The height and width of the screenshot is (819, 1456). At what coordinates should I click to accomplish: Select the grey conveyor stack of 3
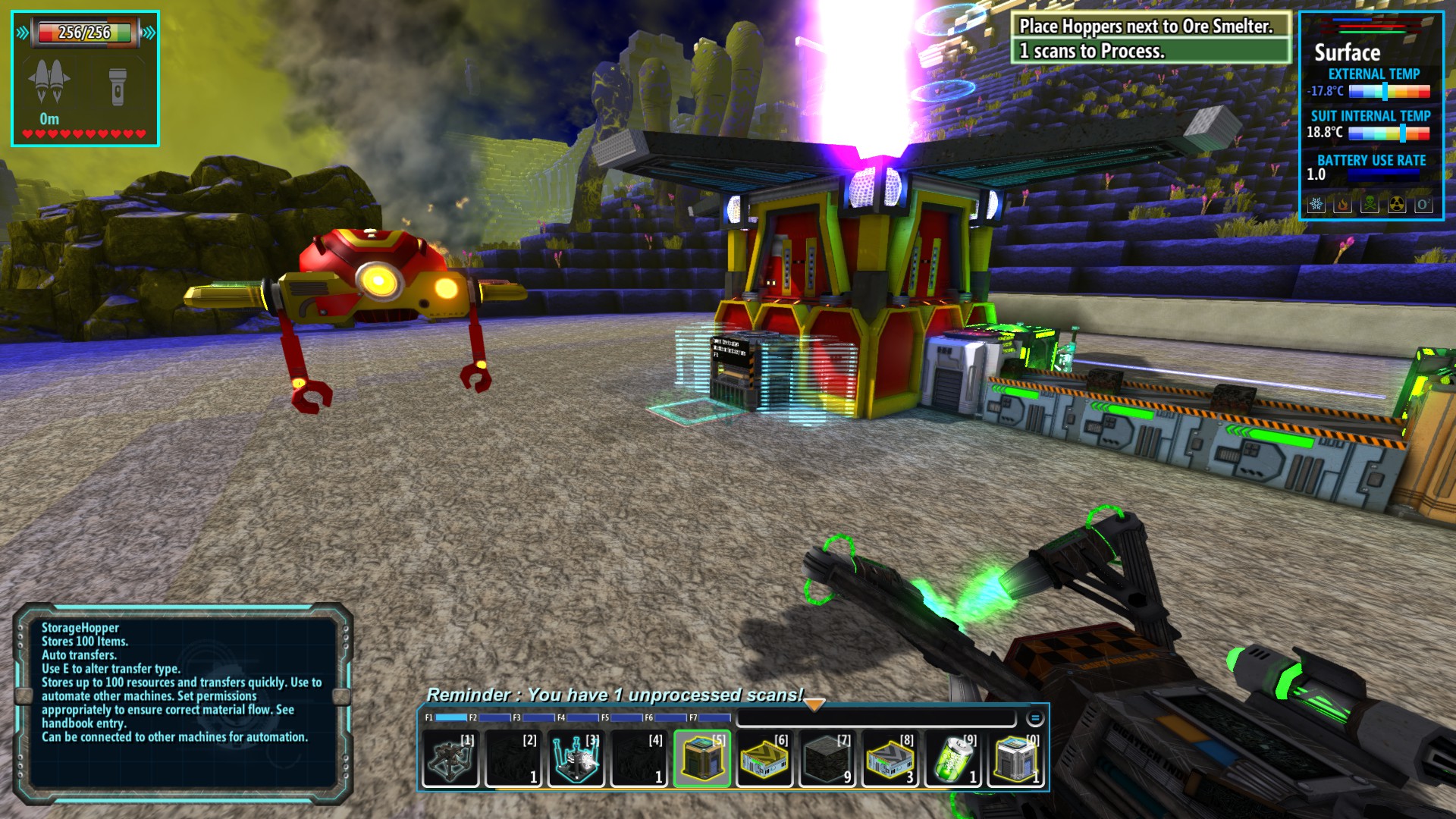891,759
